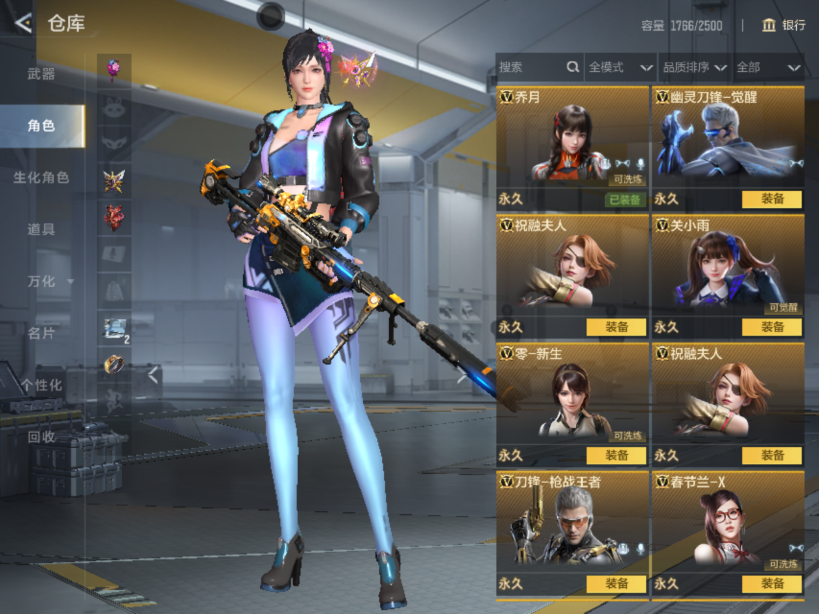Open the 全模式 mode filter dropdown
This screenshot has height=614, width=819.
[619, 67]
